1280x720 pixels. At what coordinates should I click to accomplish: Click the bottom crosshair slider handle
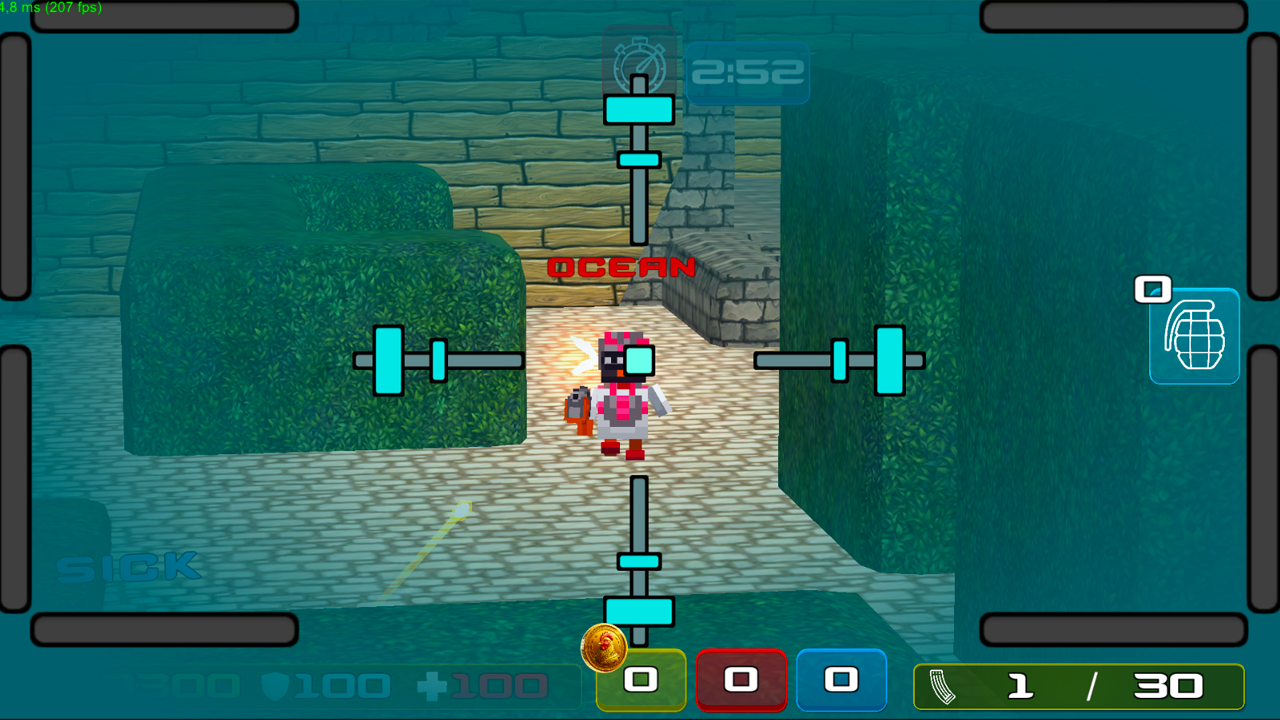639,611
